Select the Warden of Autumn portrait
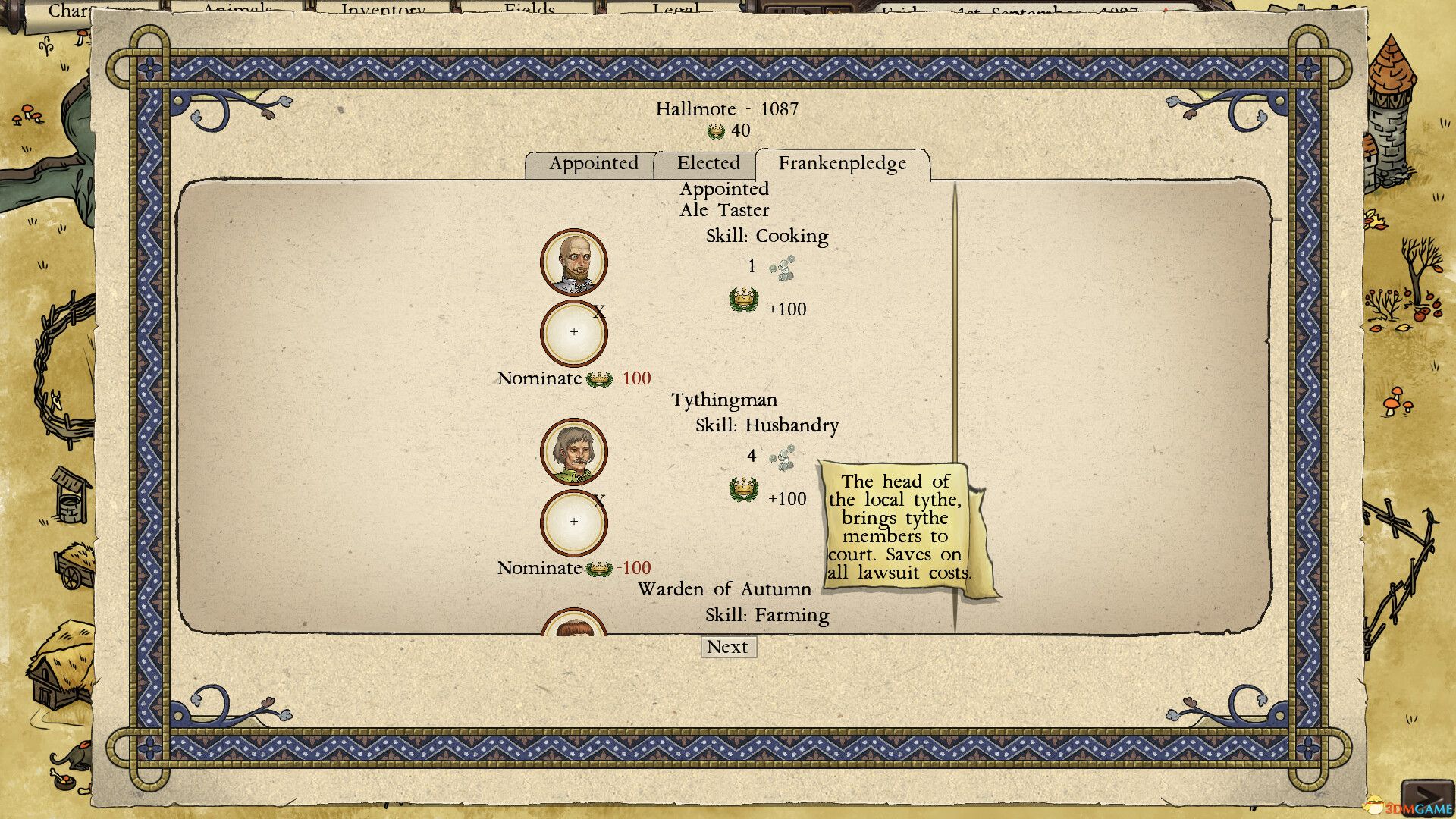1456x819 pixels. point(574,625)
